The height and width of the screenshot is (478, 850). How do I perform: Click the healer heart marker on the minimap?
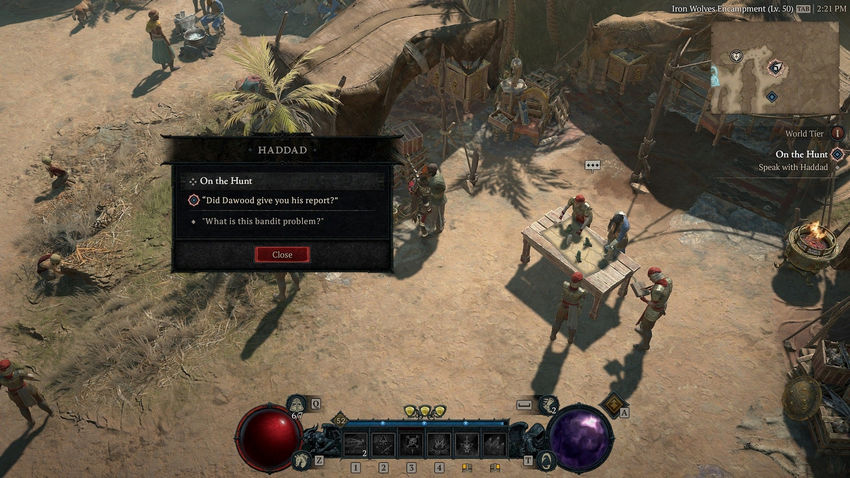(x=737, y=57)
